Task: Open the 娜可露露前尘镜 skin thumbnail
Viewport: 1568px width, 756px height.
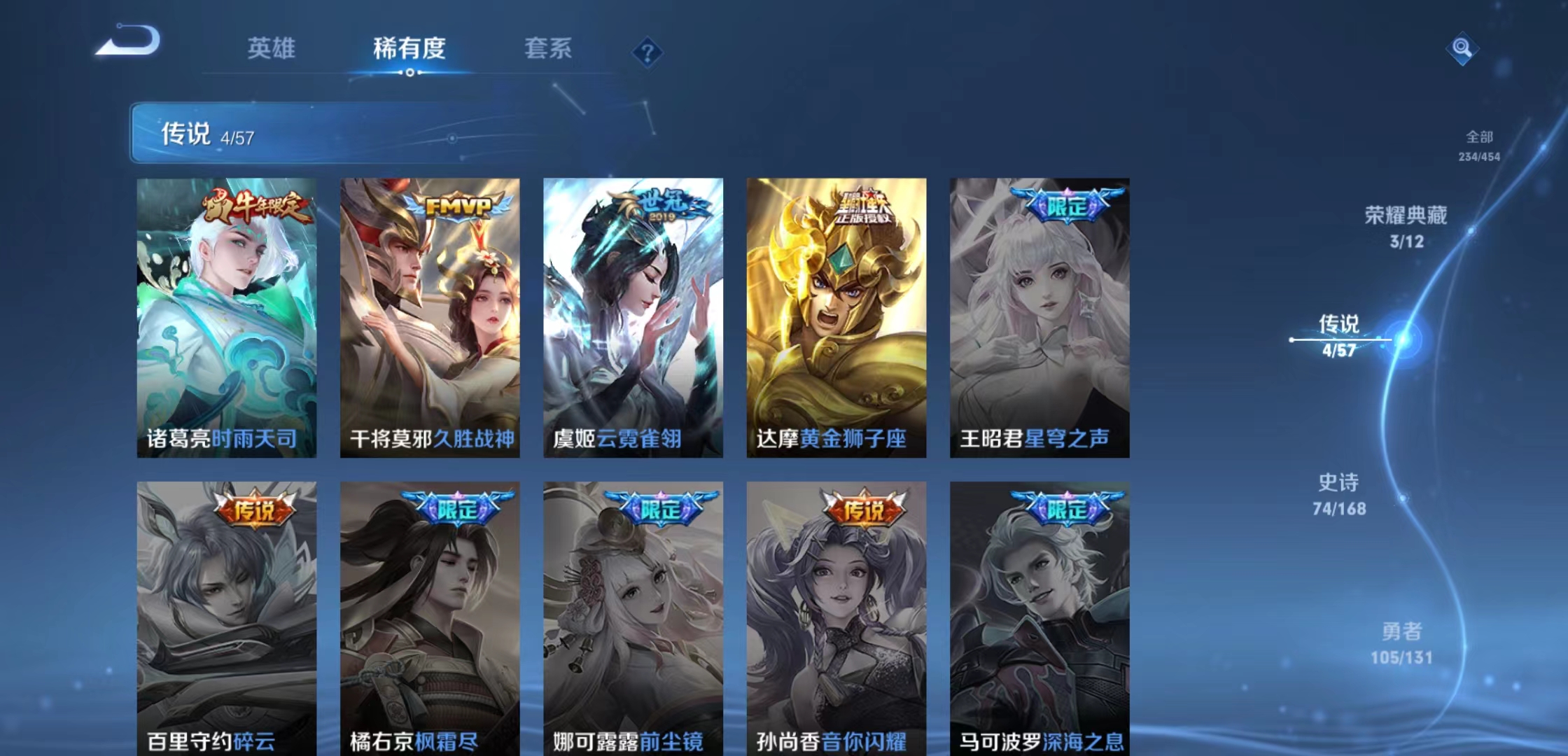Action: (x=633, y=616)
